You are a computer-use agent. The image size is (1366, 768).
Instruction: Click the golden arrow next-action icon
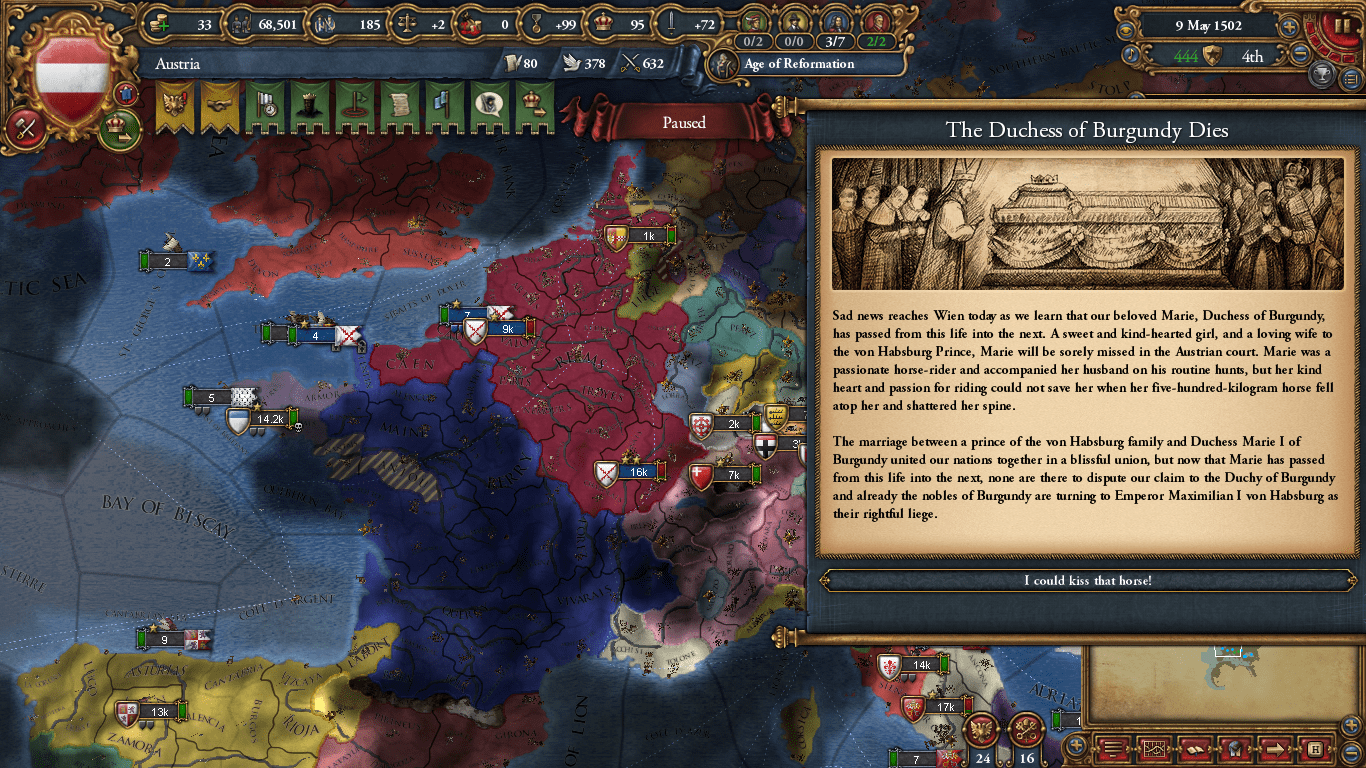tap(1274, 749)
